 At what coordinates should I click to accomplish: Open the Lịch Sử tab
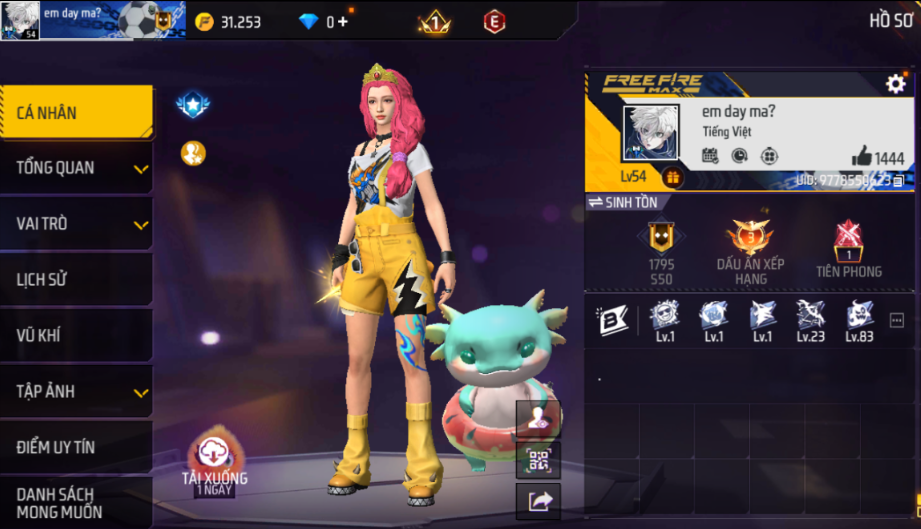[x=76, y=279]
